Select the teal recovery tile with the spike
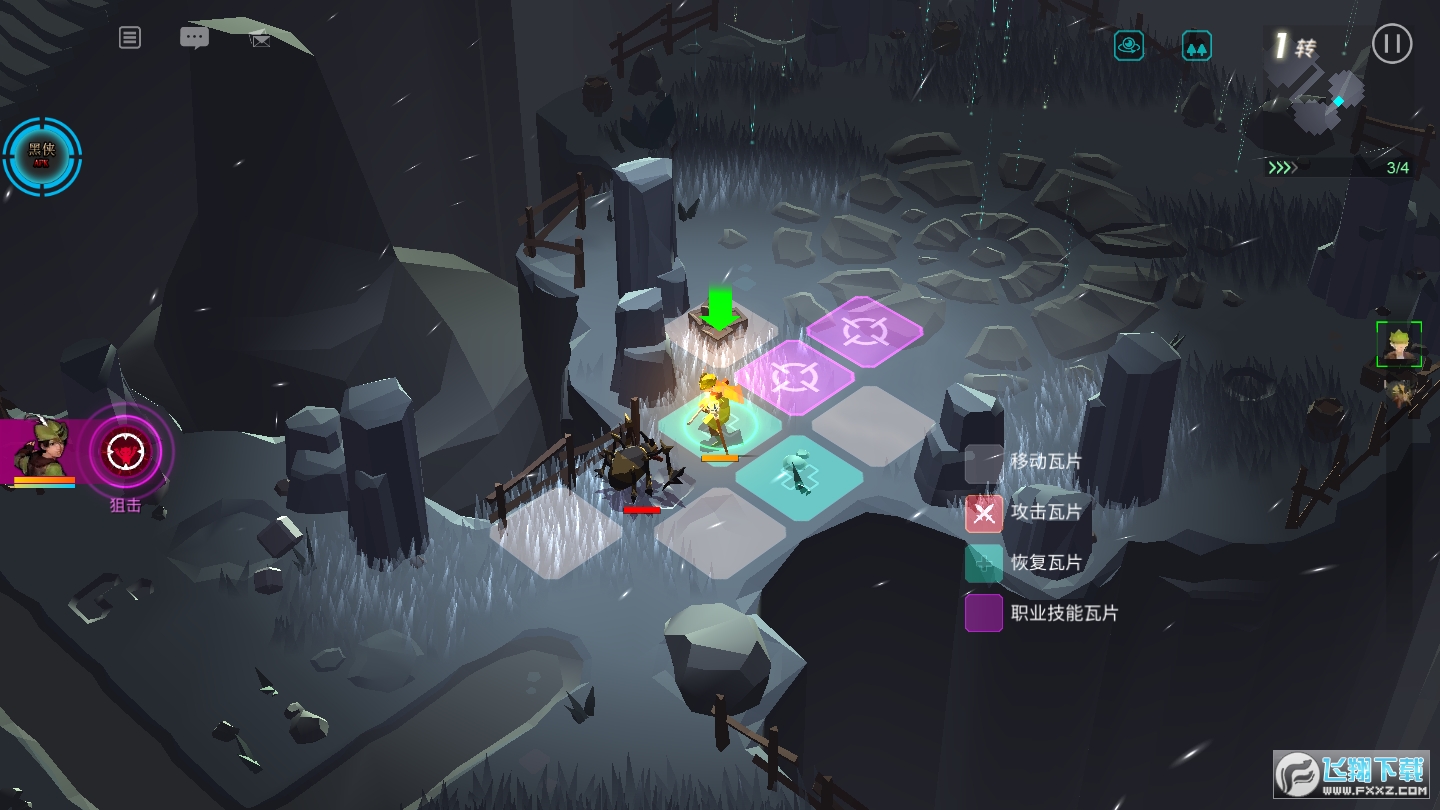Screen dimensions: 1440x810 pyautogui.click(x=798, y=476)
